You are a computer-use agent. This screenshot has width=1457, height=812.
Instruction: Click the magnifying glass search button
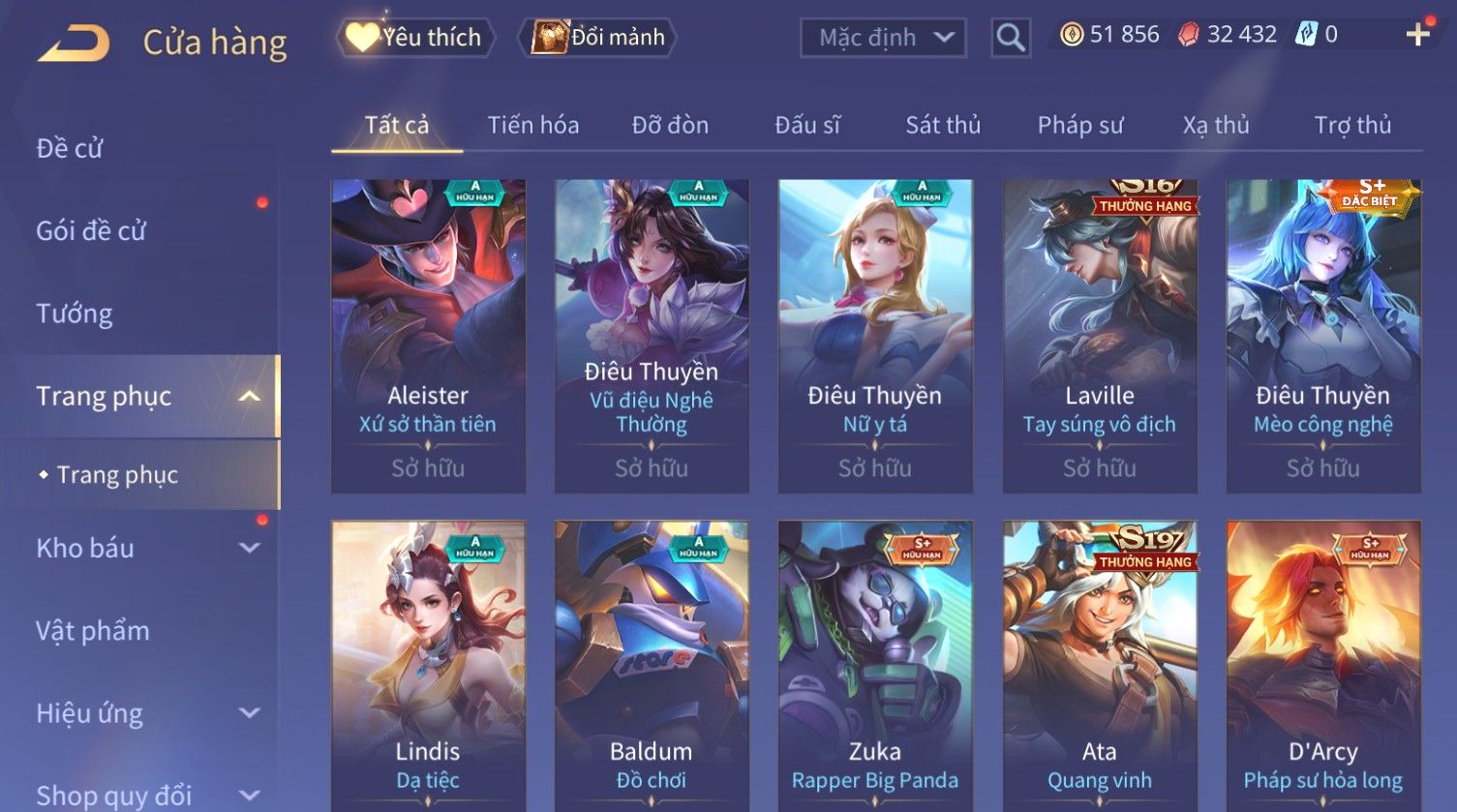pyautogui.click(x=1010, y=38)
